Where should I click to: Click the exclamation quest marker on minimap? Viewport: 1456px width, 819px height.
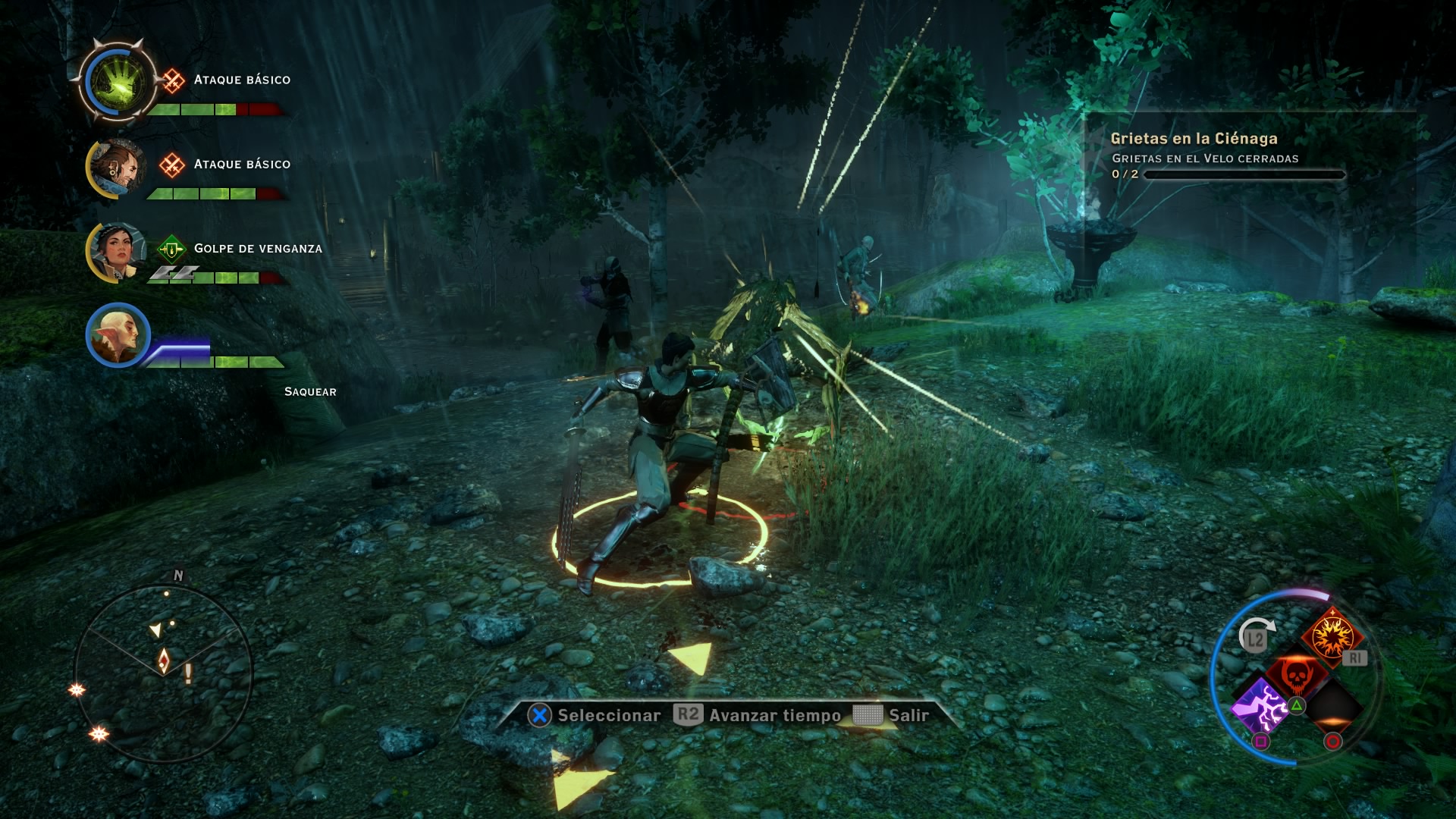click(x=188, y=673)
